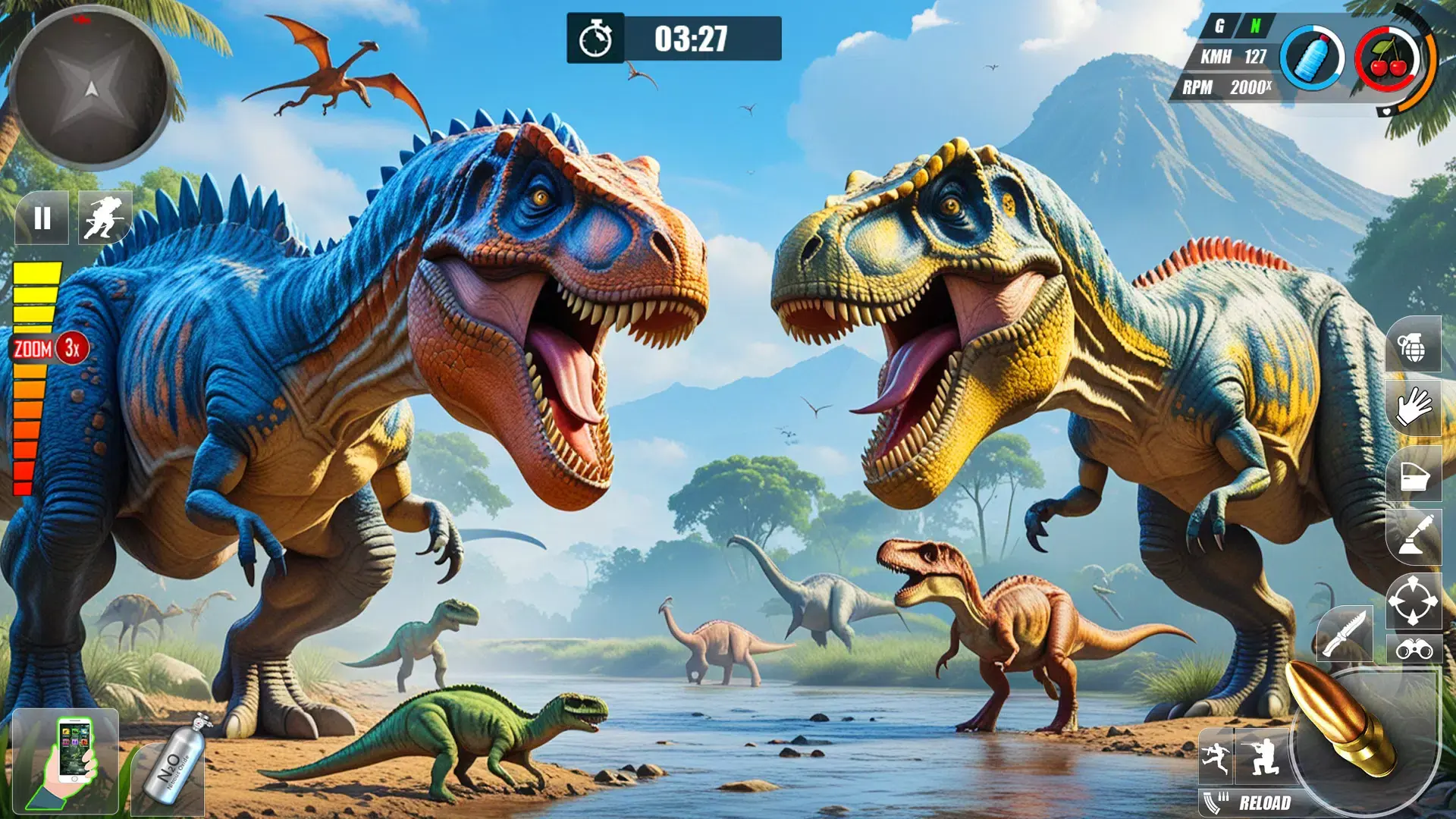This screenshot has width=1456, height=819.
Task: Select the kneeling rifleman crouch icon
Action: (x=1261, y=756)
